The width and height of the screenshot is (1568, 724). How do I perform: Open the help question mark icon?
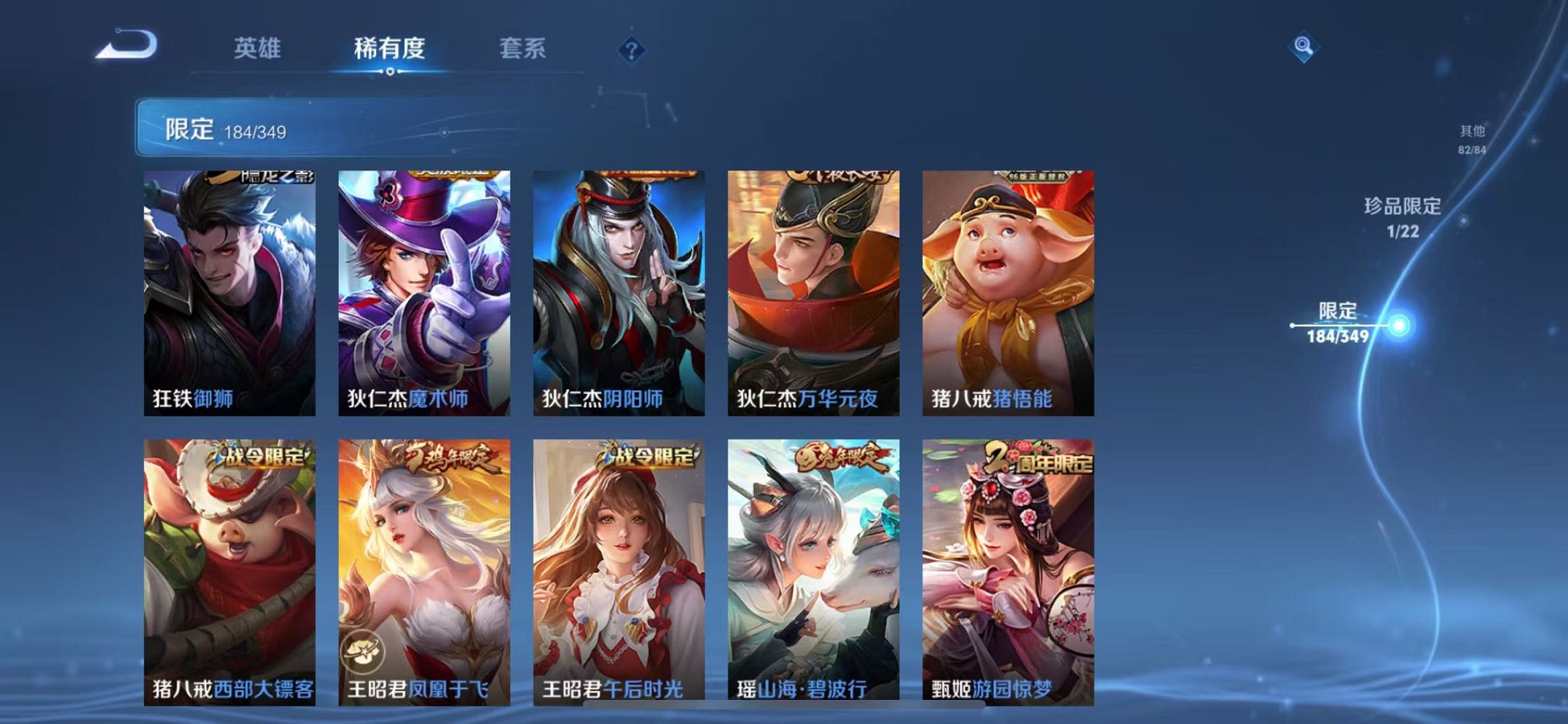[633, 50]
